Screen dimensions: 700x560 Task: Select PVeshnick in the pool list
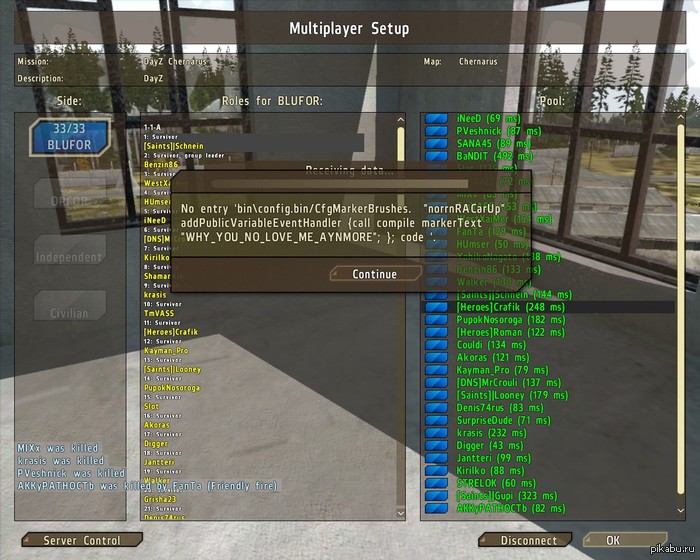point(491,131)
